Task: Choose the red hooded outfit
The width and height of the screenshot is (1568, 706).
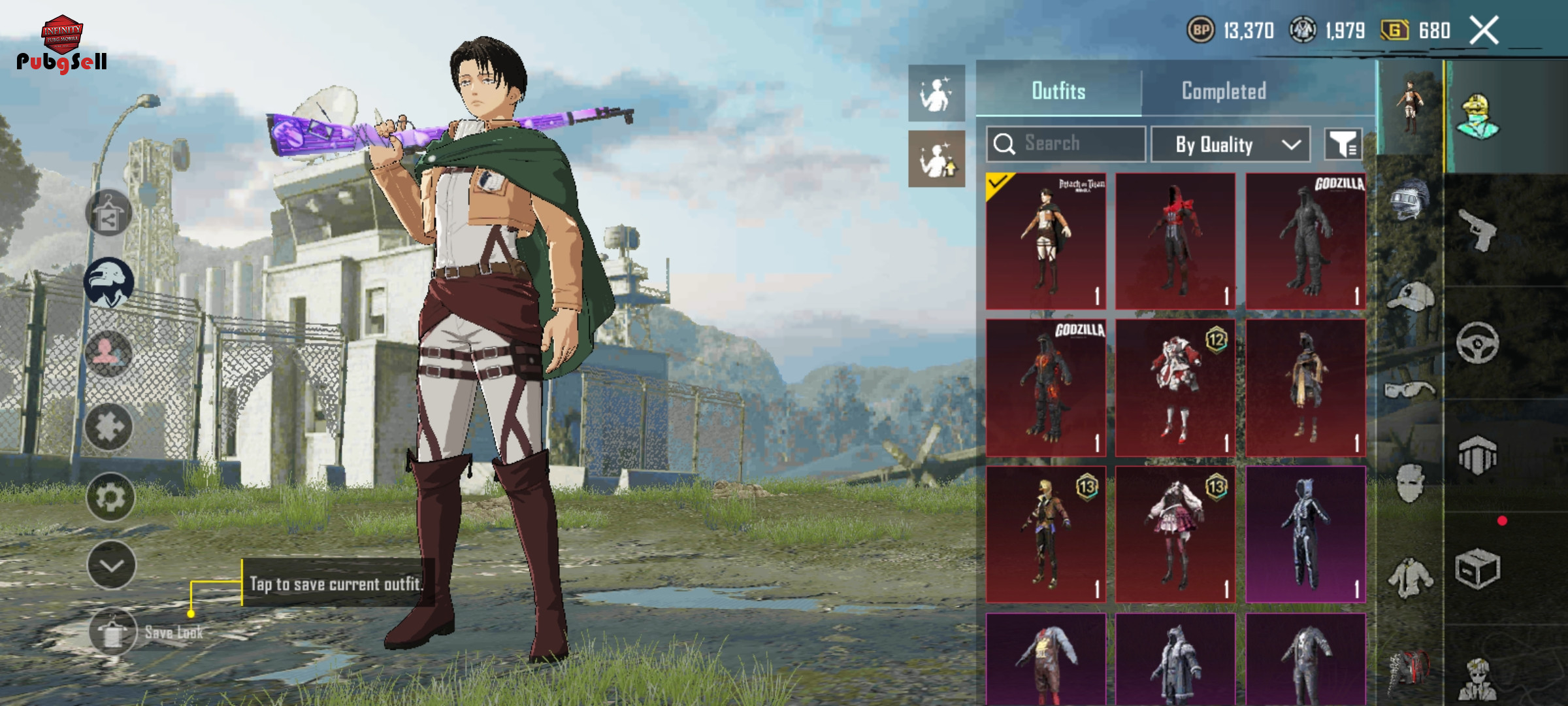Action: (x=1175, y=241)
